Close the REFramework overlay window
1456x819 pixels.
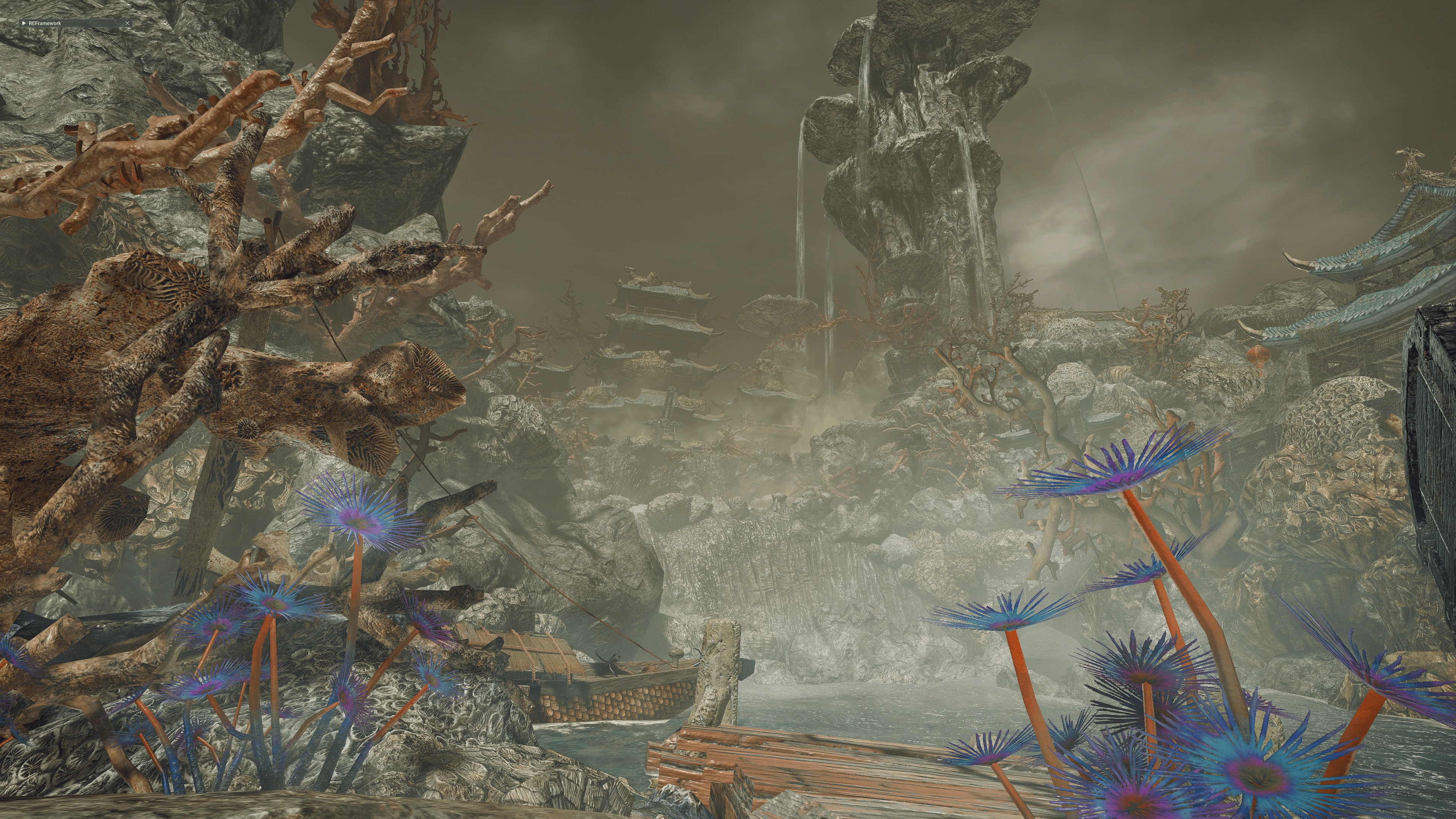click(128, 23)
